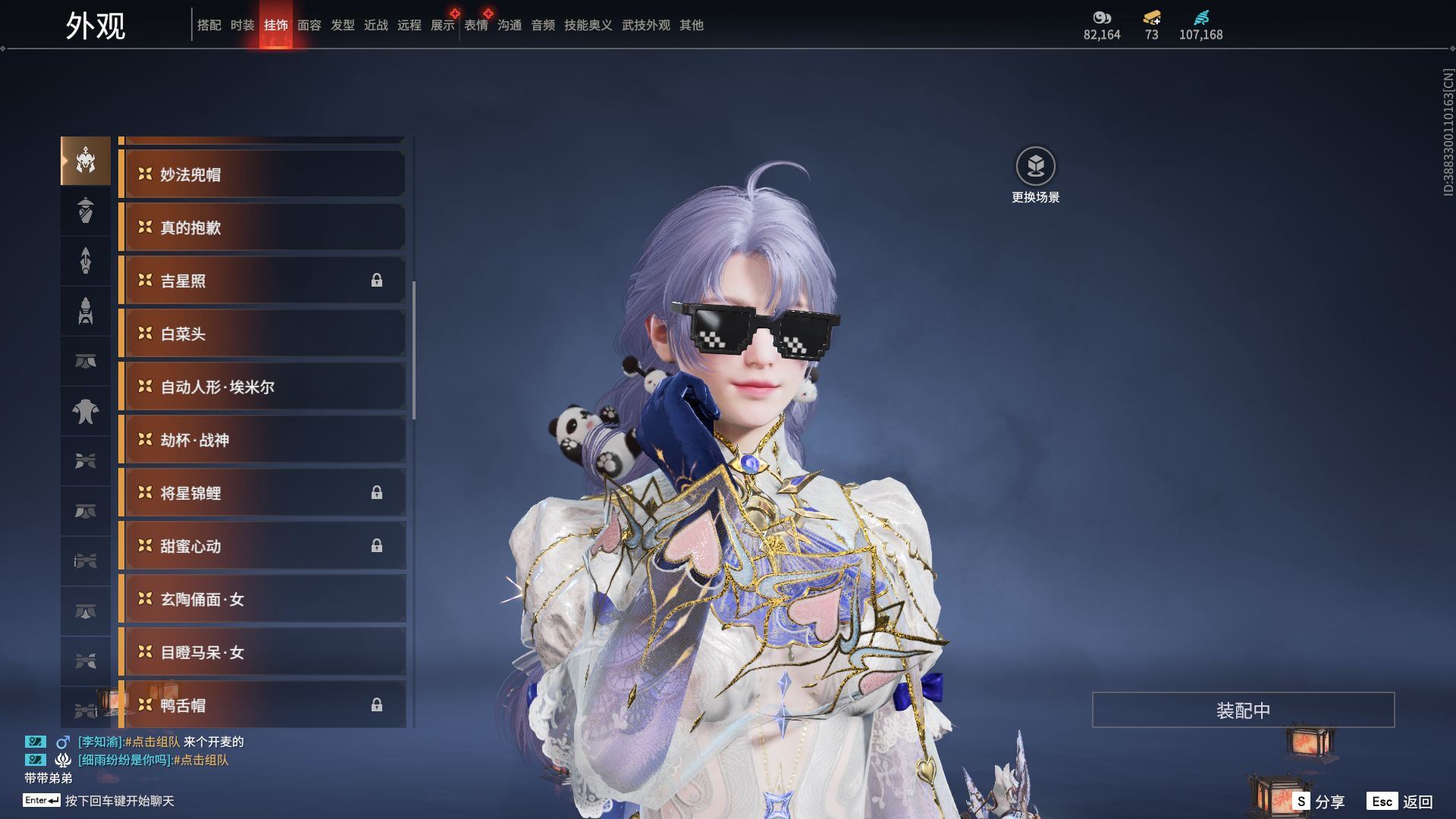Switch to the 面容 tab
This screenshot has height=819, width=1456.
pos(309,25)
